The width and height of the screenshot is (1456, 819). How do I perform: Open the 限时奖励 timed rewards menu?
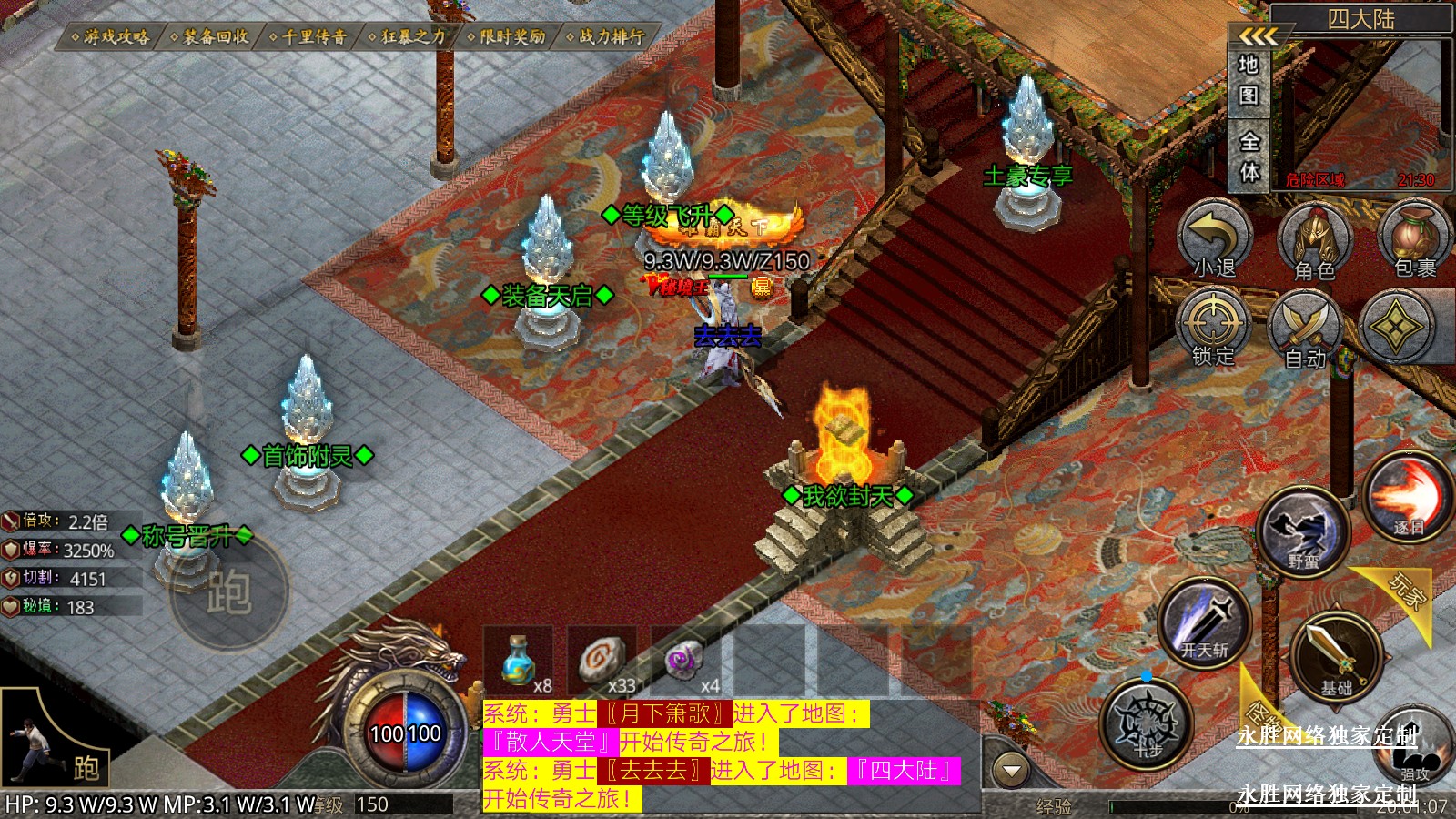coord(510,37)
